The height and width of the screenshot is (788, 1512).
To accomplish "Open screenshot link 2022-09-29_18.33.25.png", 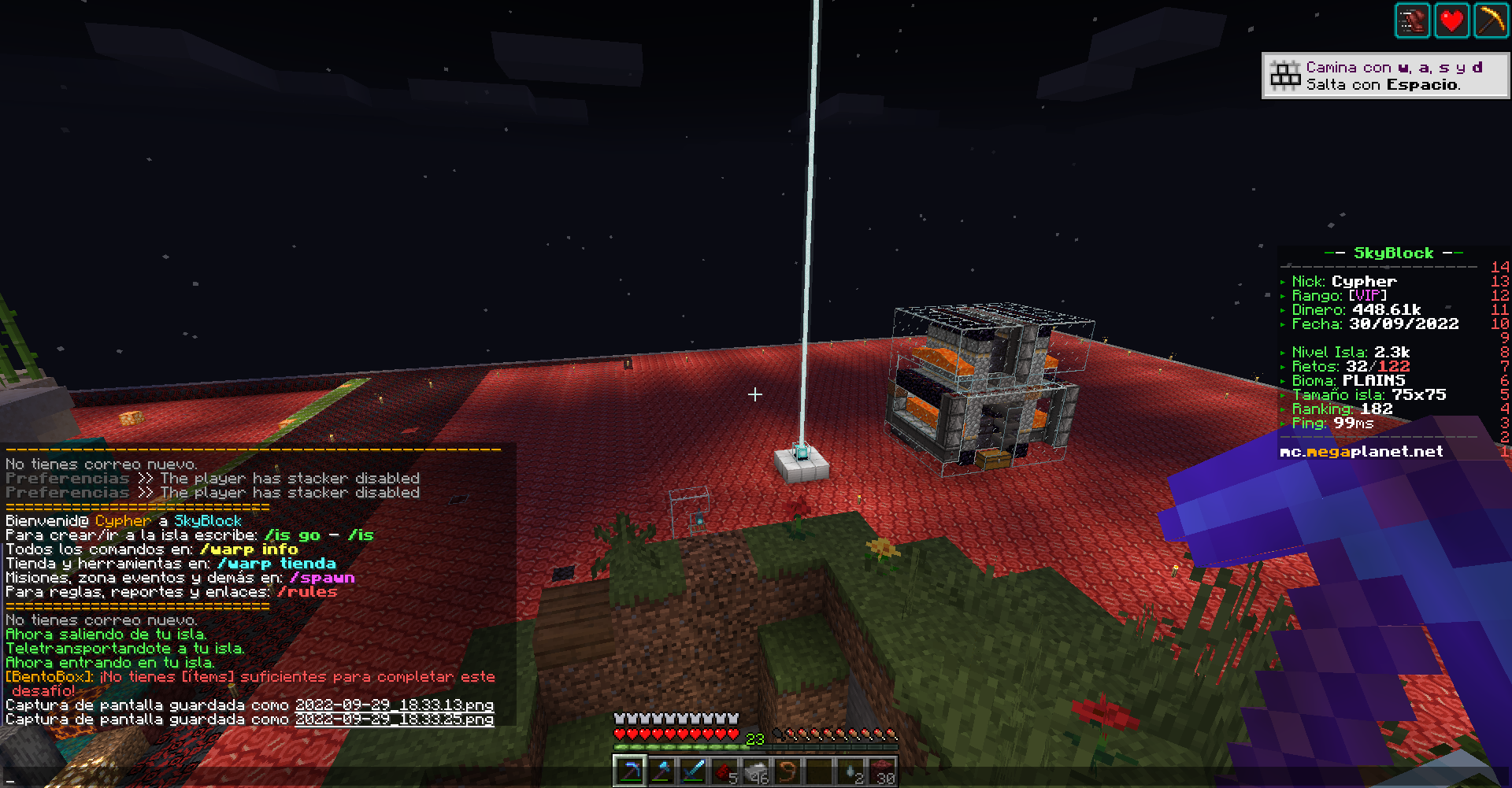I will 394,719.
